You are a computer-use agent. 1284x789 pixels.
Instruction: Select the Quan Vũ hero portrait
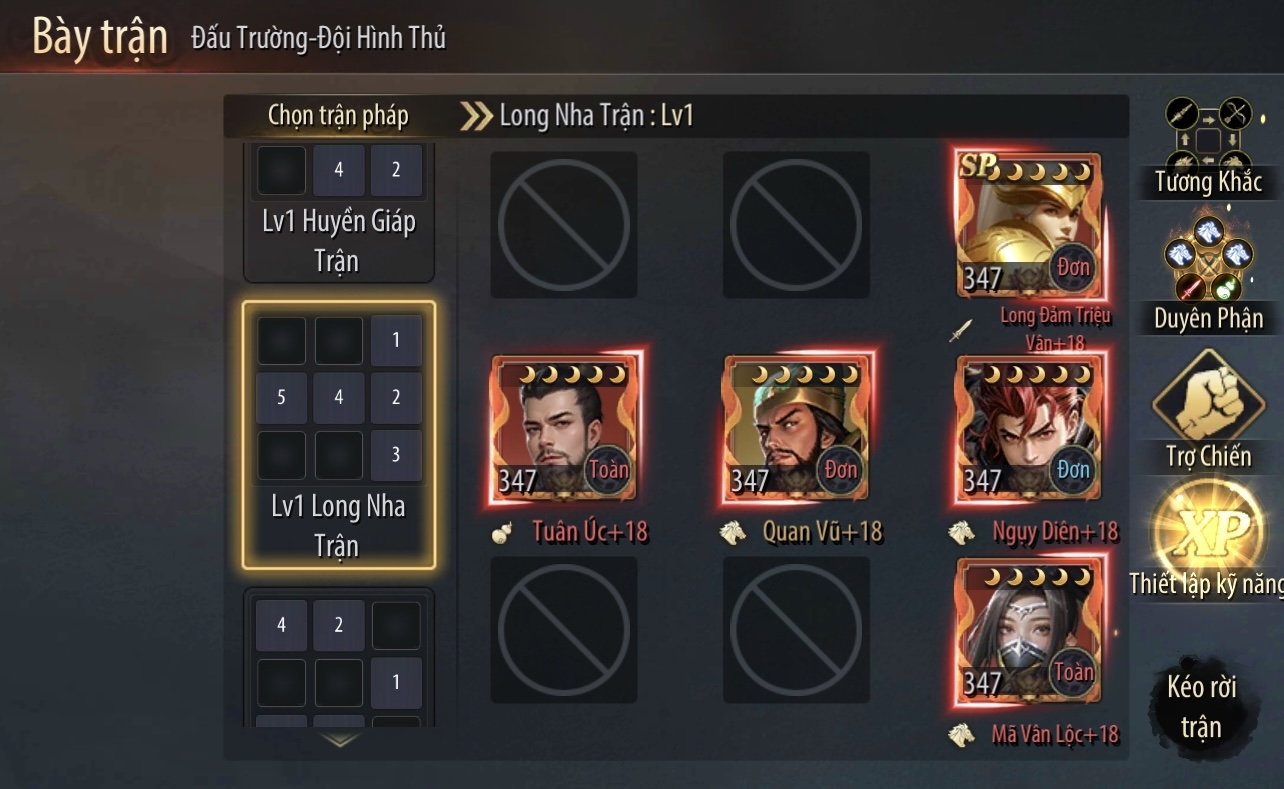point(796,427)
